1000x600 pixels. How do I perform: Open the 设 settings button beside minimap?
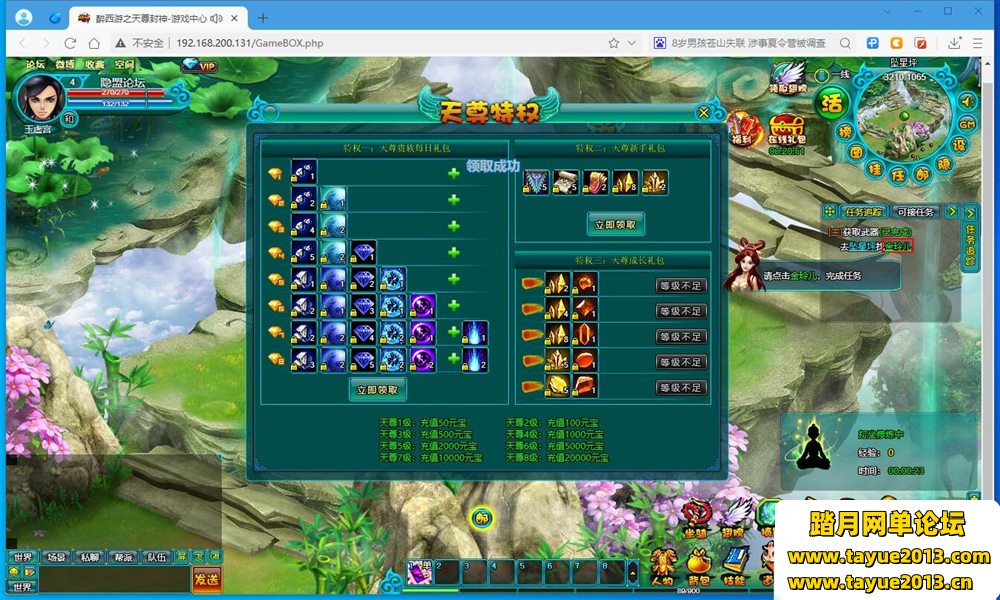pyautogui.click(x=959, y=144)
